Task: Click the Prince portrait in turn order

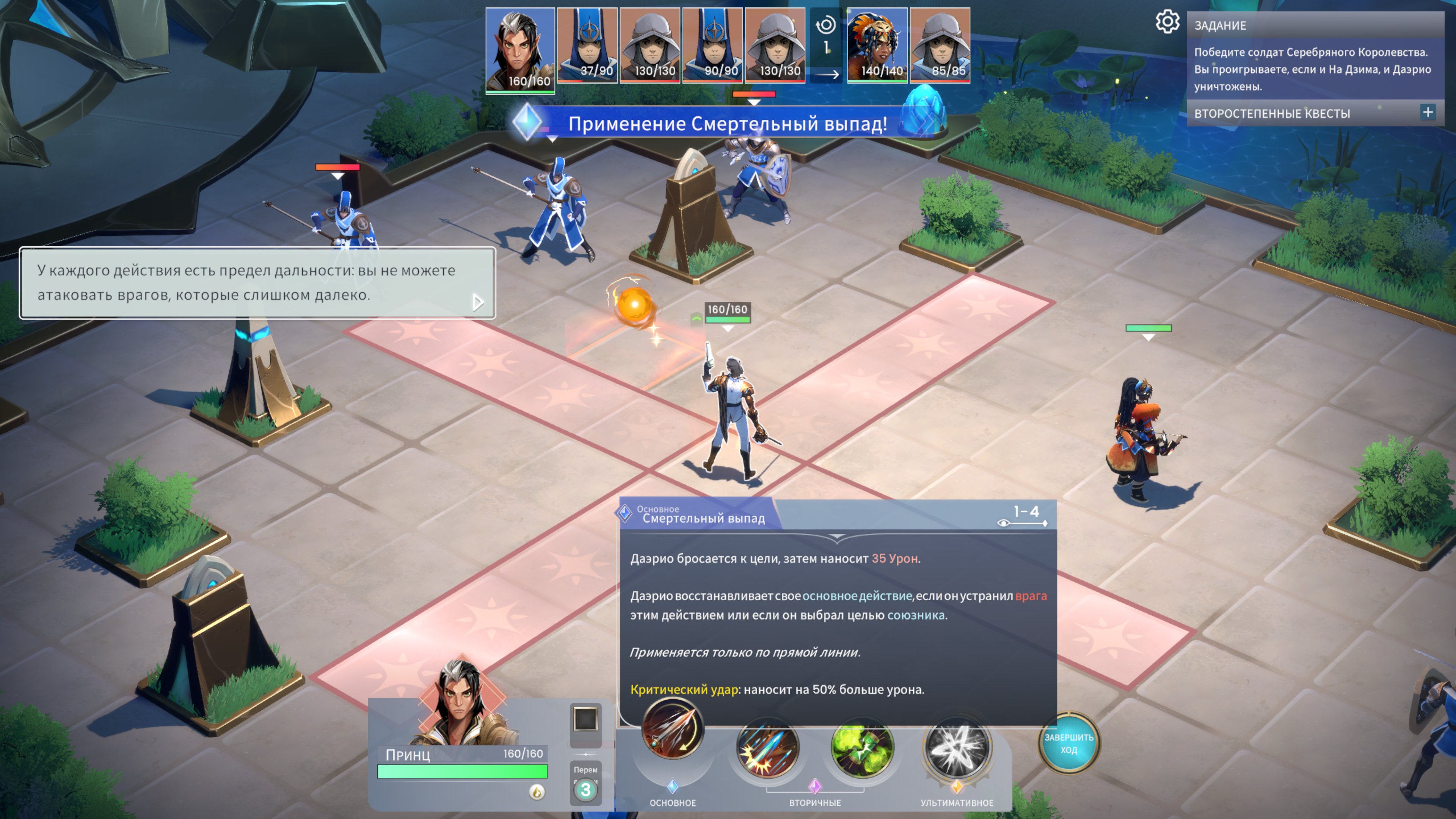Action: [x=520, y=50]
